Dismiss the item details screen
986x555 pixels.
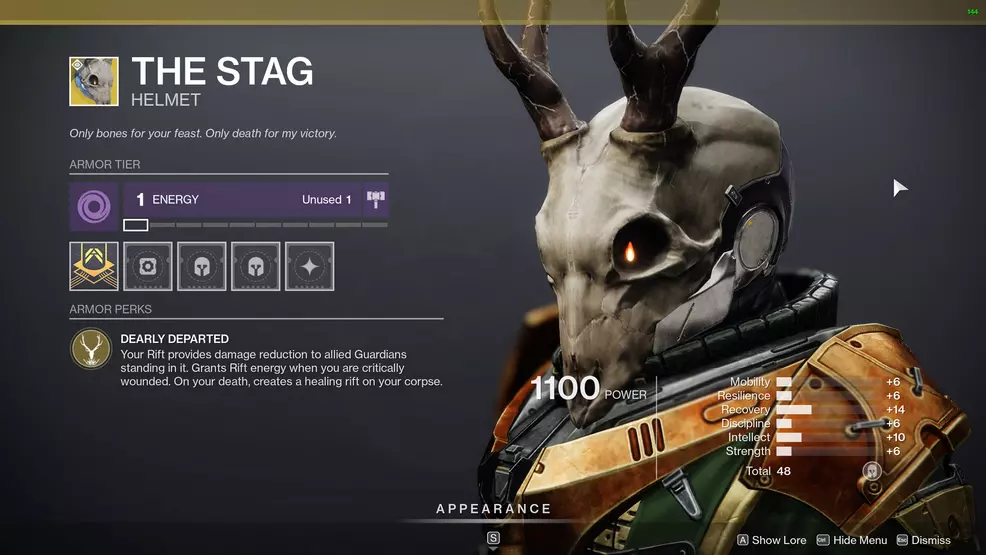click(x=923, y=540)
